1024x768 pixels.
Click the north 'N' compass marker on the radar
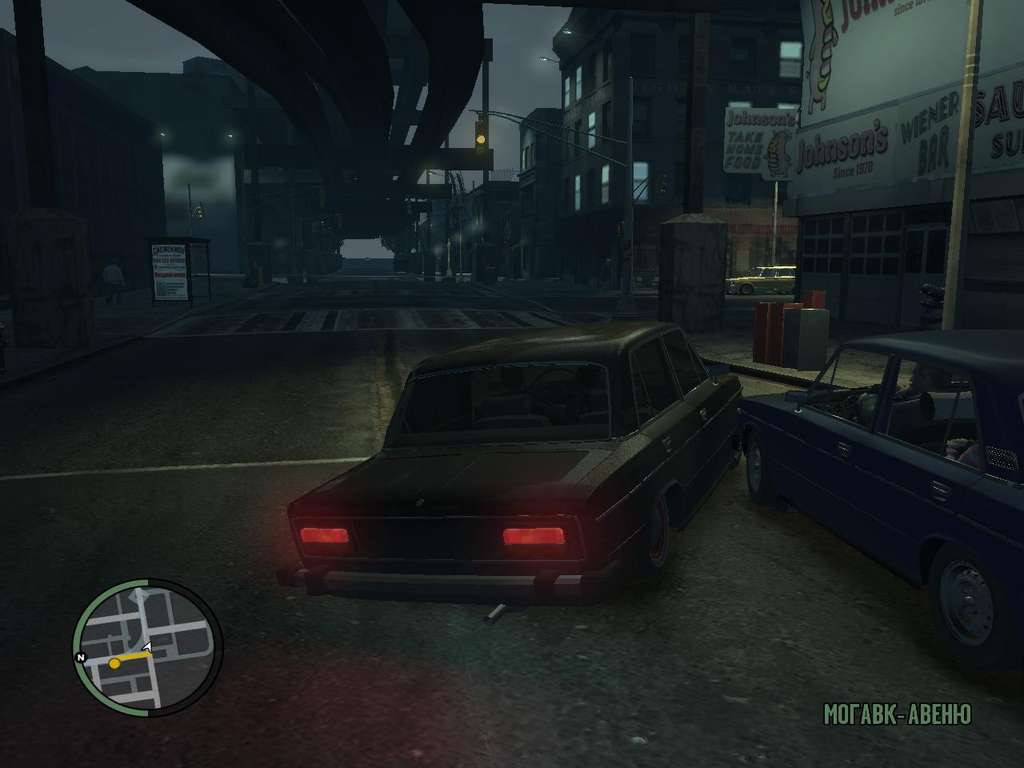(80, 658)
